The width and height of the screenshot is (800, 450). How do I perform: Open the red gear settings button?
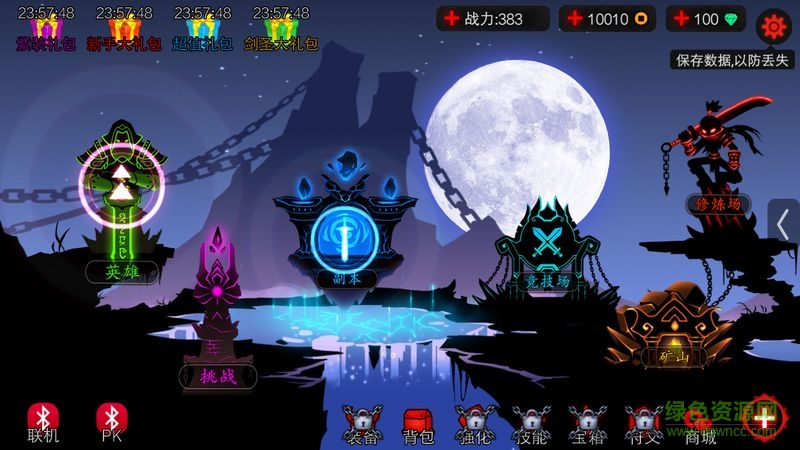(773, 25)
